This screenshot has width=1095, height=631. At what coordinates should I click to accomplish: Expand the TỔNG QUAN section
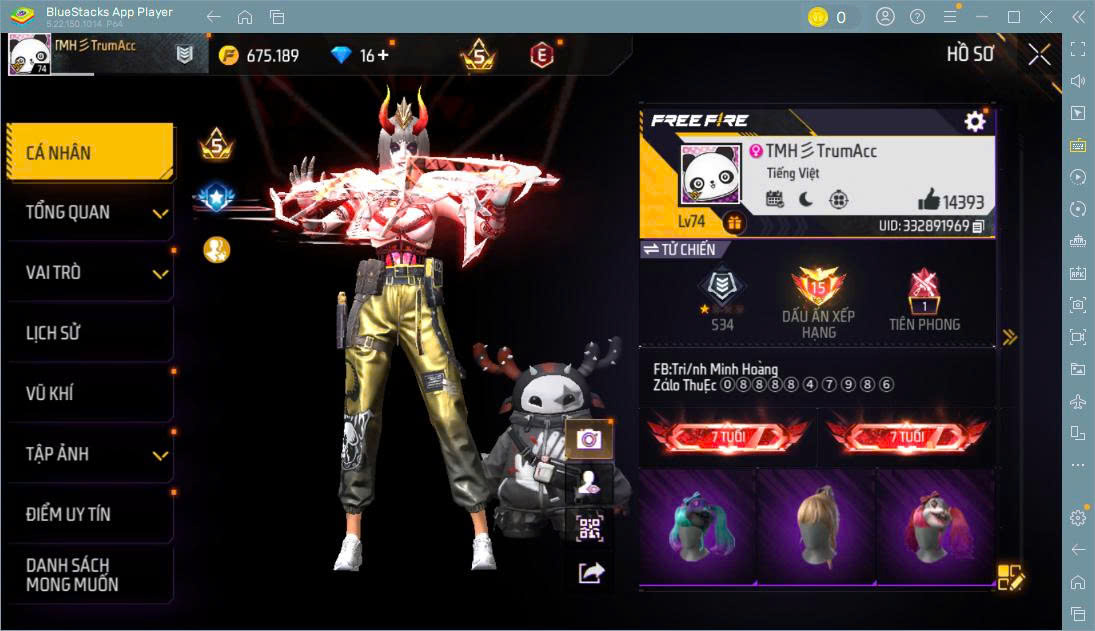click(x=90, y=212)
